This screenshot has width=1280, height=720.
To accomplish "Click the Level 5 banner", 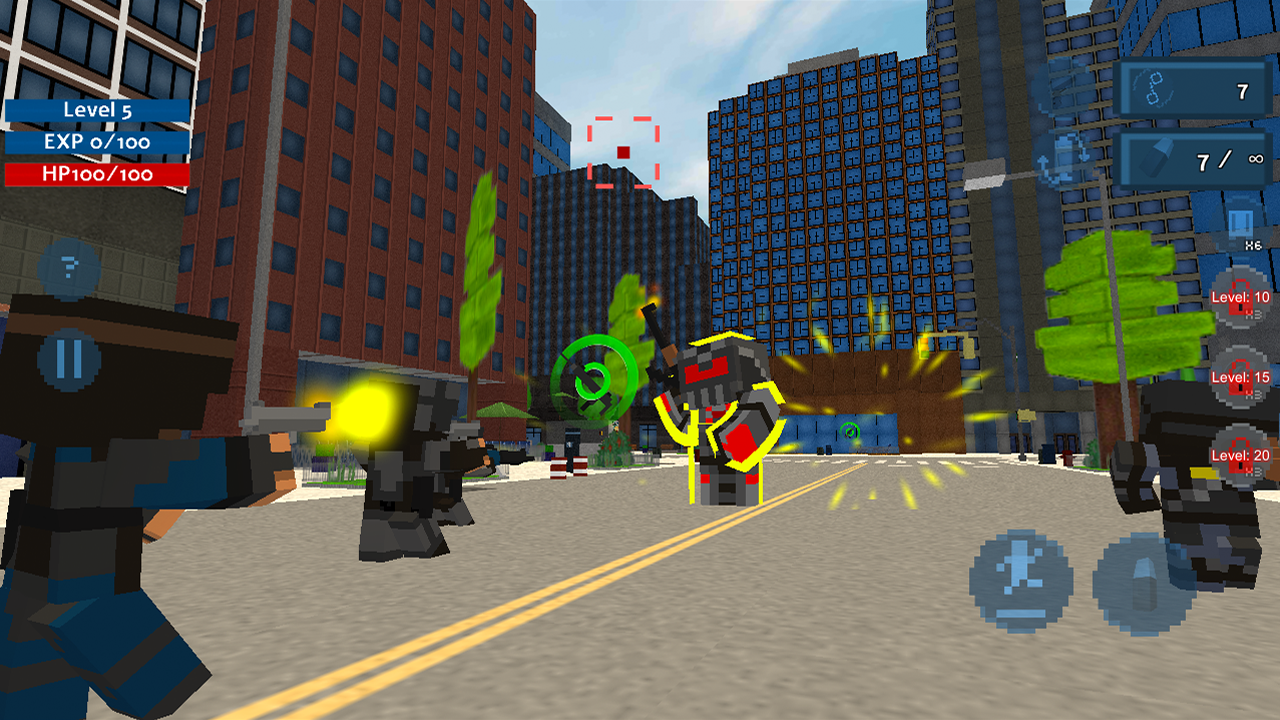I will point(97,111).
